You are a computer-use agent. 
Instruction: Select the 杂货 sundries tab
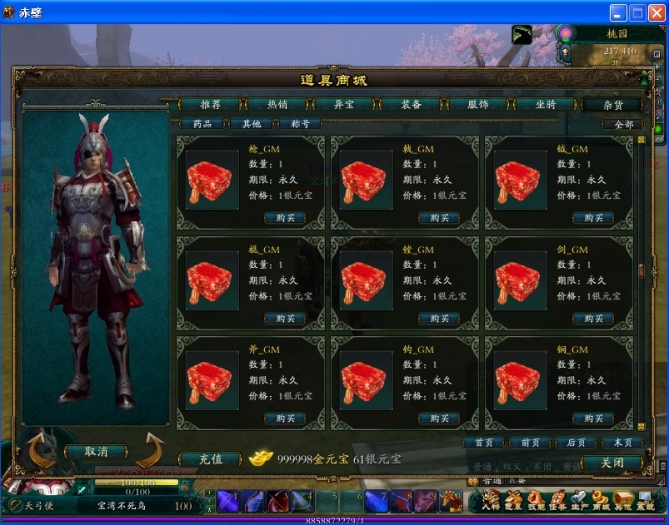(612, 104)
